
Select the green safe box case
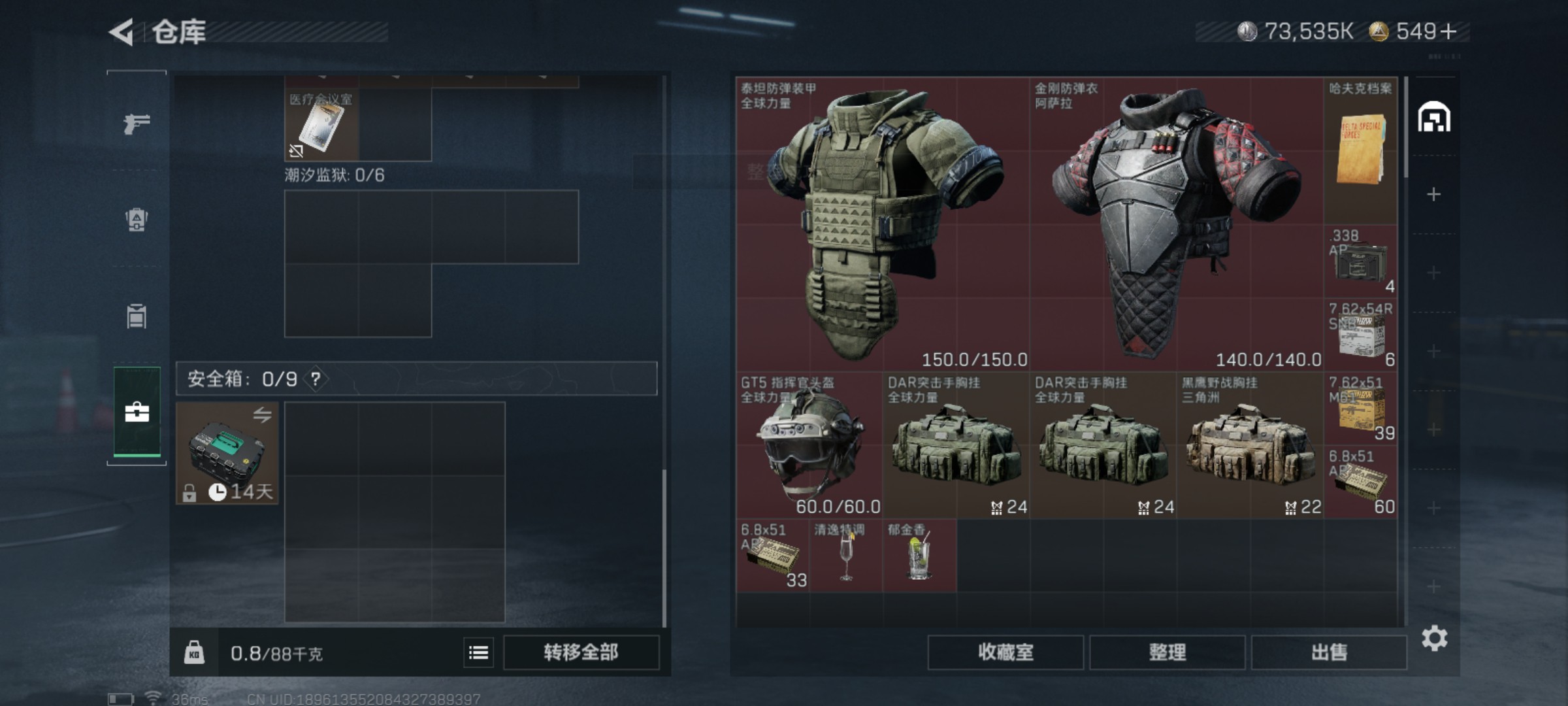[227, 452]
